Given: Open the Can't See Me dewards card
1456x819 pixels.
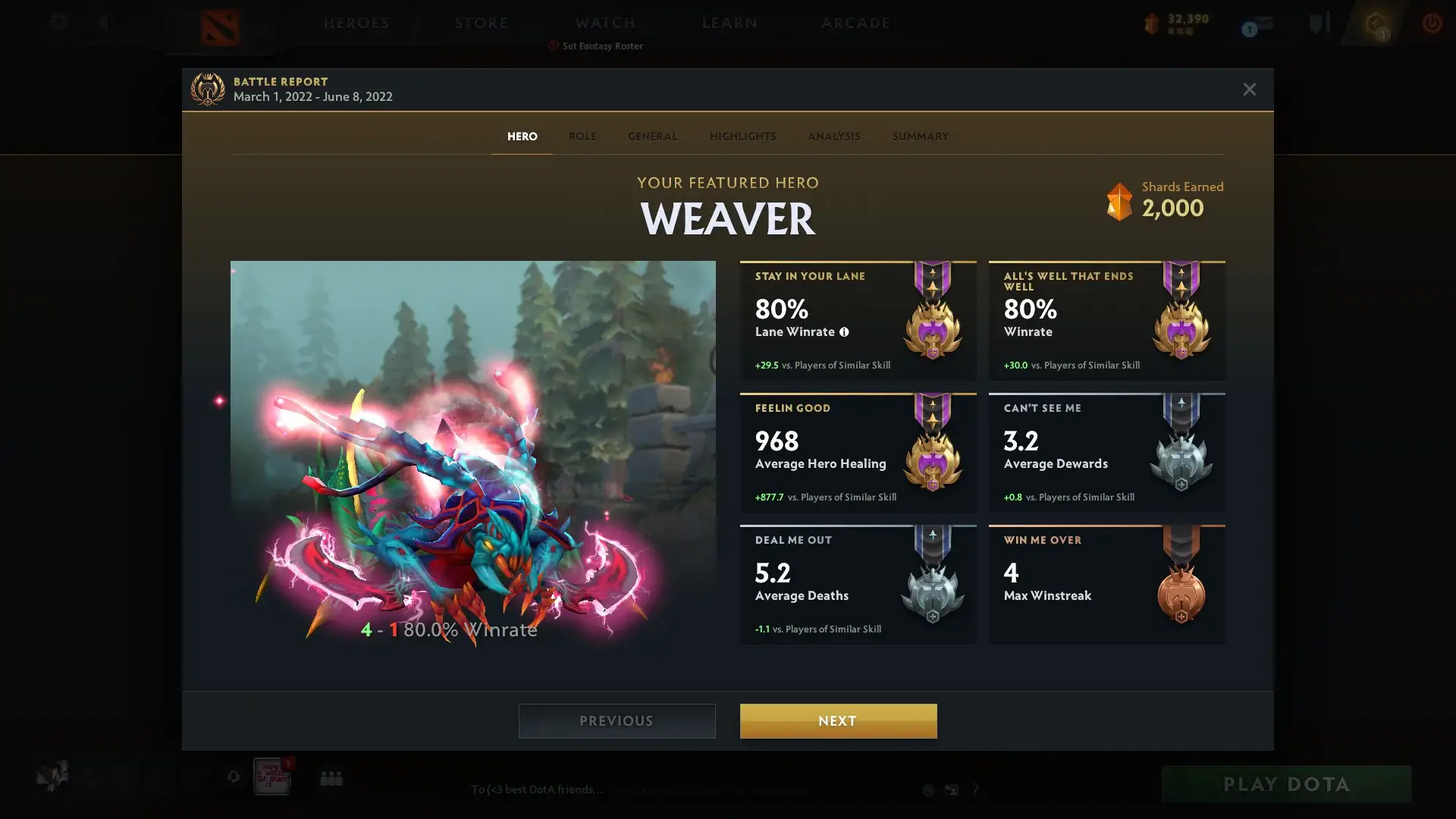Looking at the screenshot, I should [x=1106, y=453].
